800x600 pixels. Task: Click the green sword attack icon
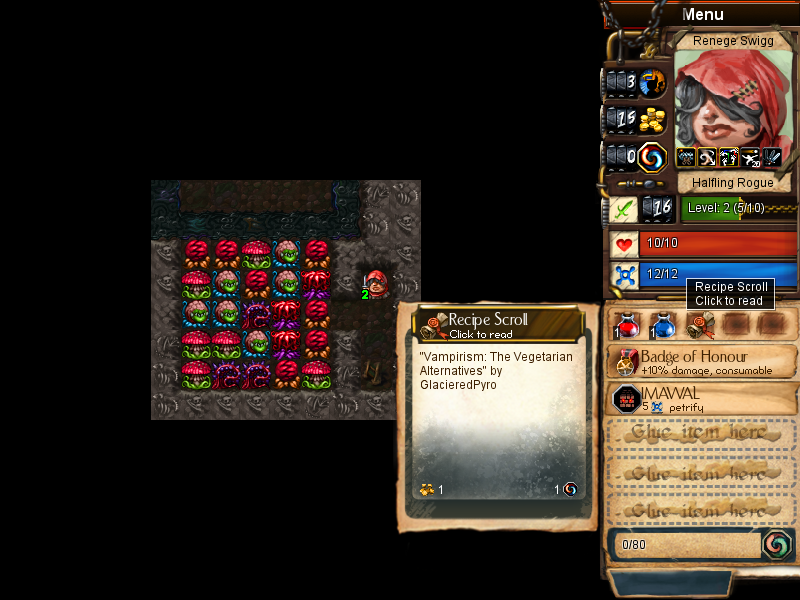click(x=623, y=209)
